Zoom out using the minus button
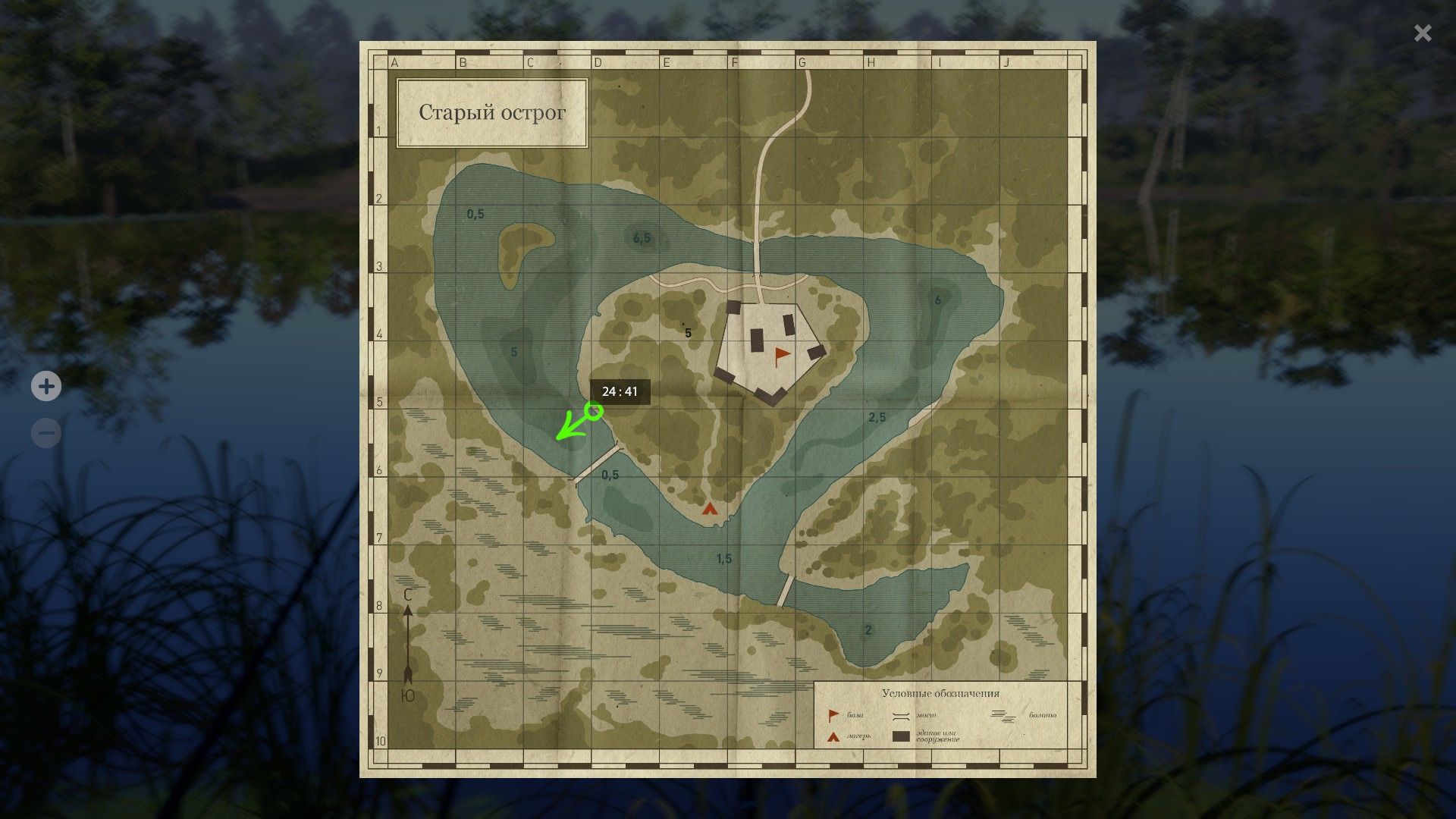1456x819 pixels. [46, 432]
